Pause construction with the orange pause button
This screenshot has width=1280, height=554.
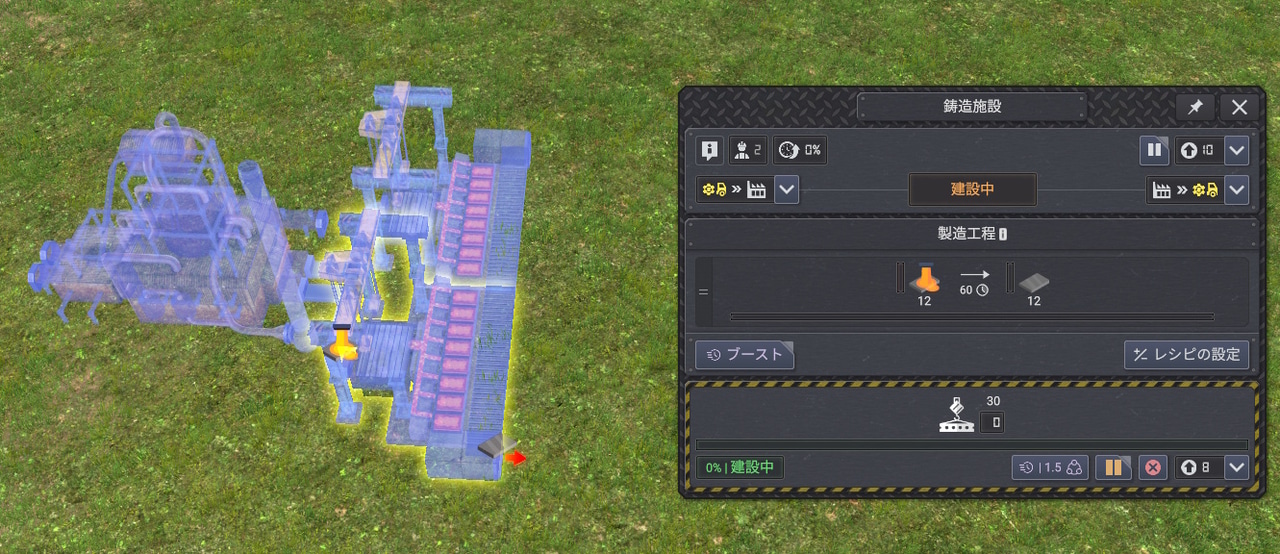1113,467
